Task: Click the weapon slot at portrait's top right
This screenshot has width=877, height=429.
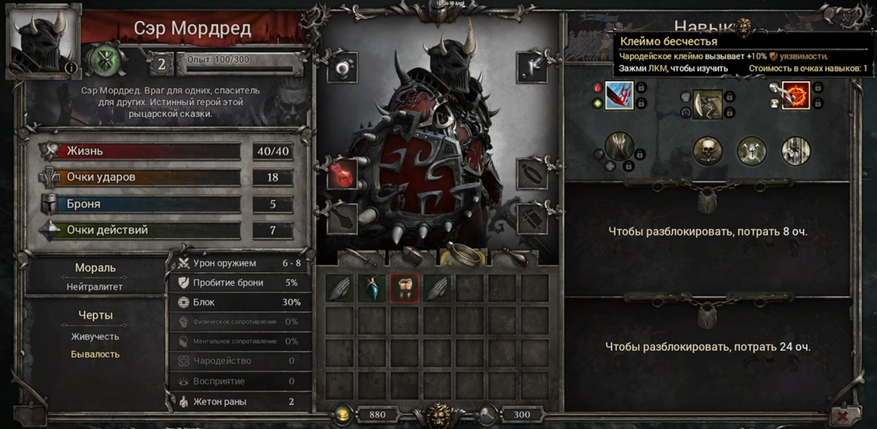Action: click(x=531, y=66)
